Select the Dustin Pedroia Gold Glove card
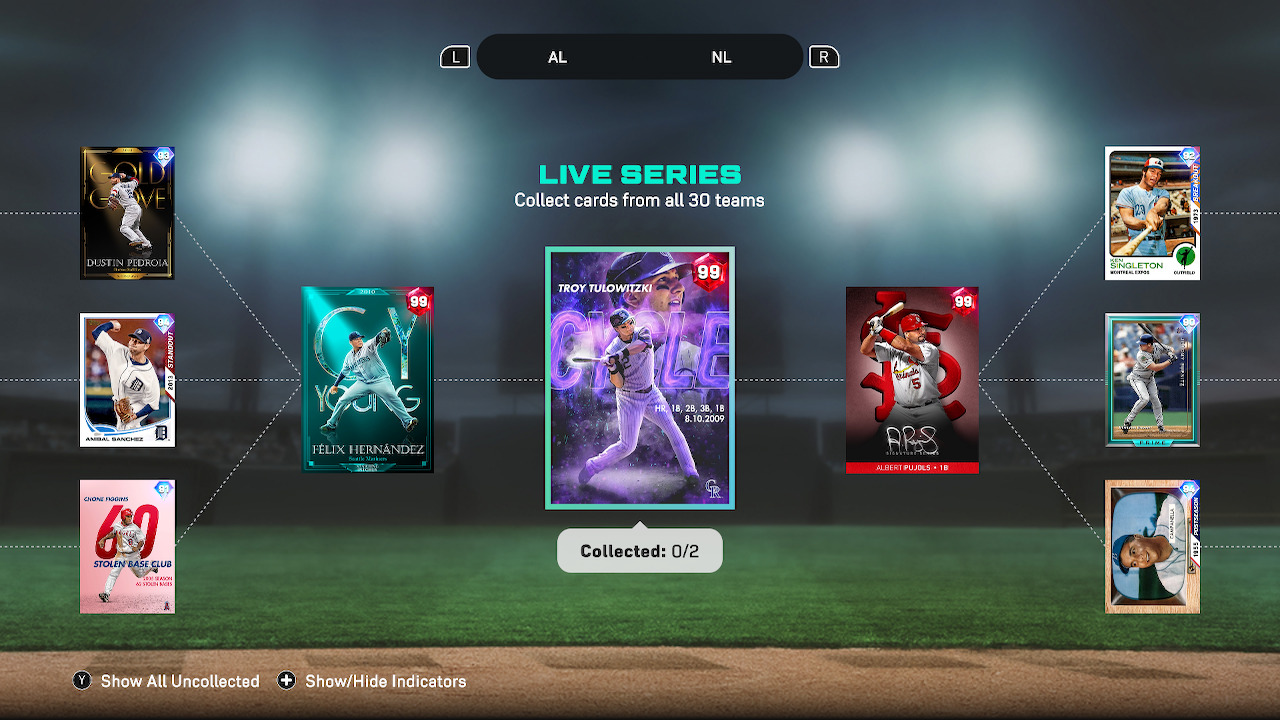Viewport: 1280px width, 720px height. pyautogui.click(x=127, y=213)
